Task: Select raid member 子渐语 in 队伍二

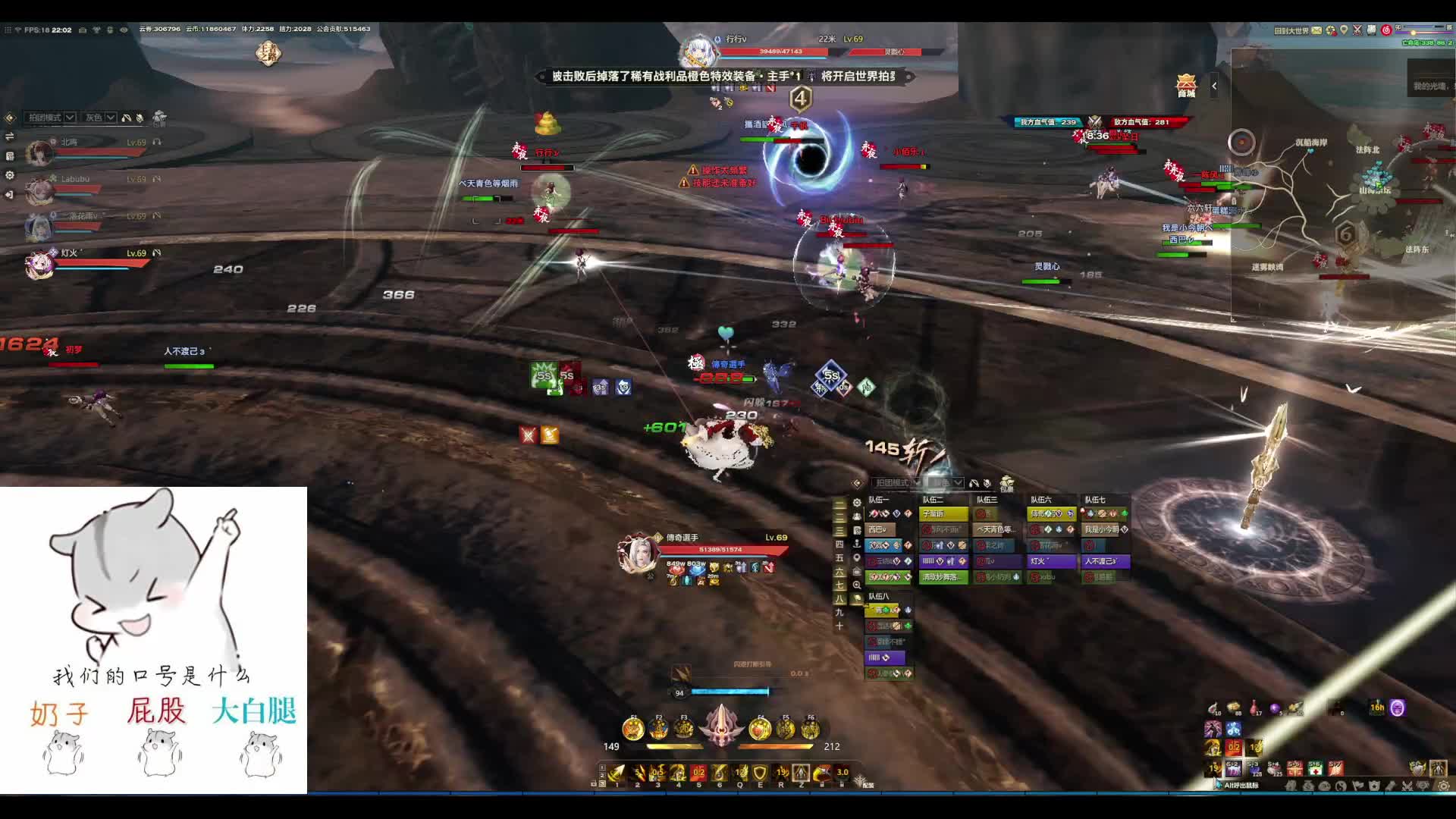Action: coord(943,514)
